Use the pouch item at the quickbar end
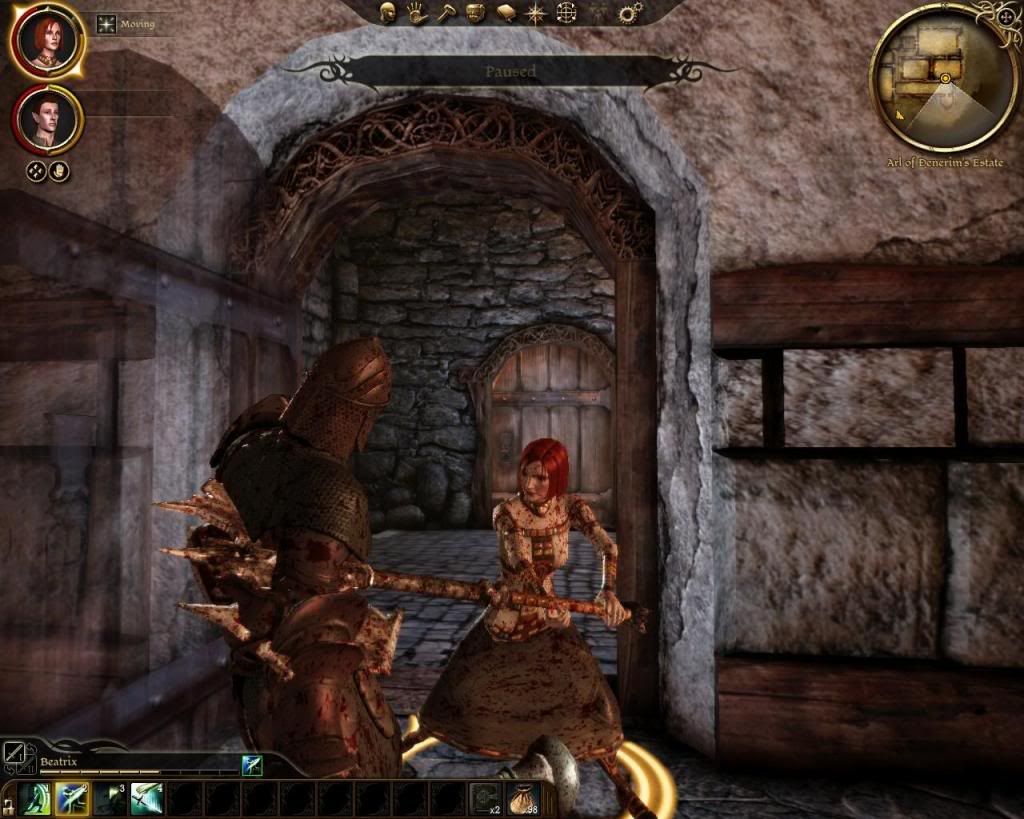Image resolution: width=1024 pixels, height=819 pixels. click(x=522, y=800)
